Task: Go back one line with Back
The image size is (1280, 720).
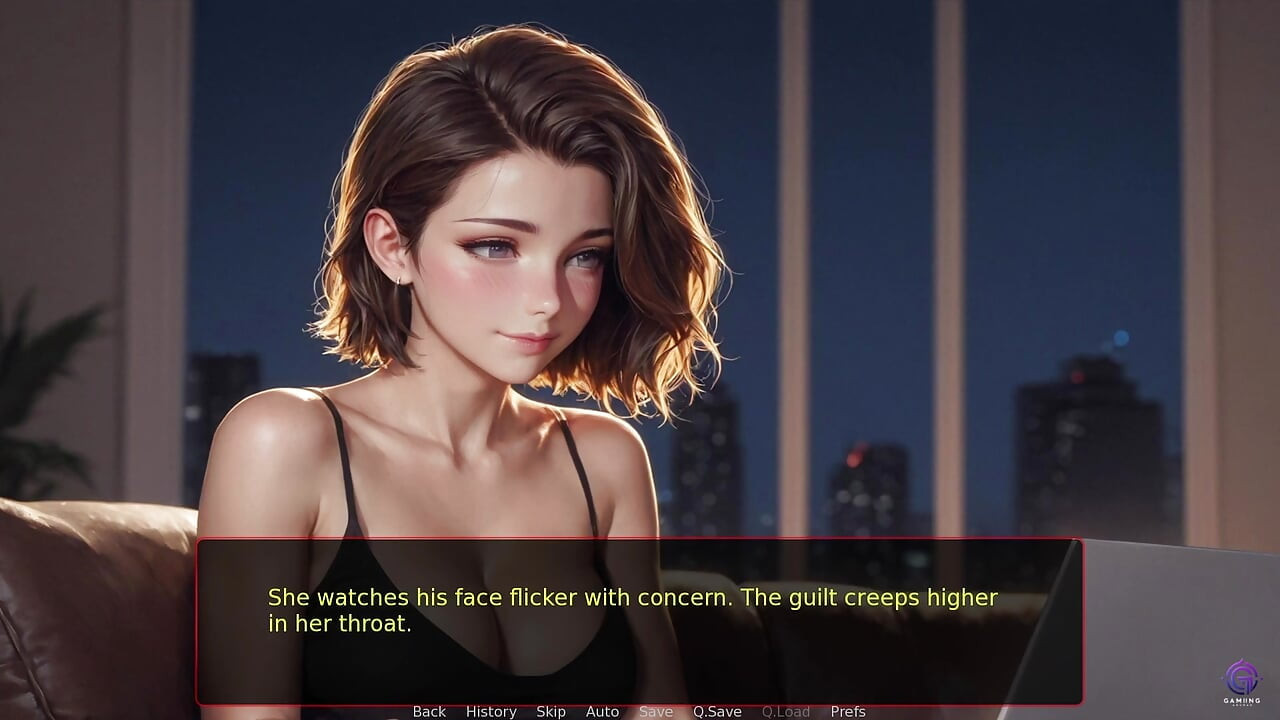Action: pyautogui.click(x=429, y=711)
